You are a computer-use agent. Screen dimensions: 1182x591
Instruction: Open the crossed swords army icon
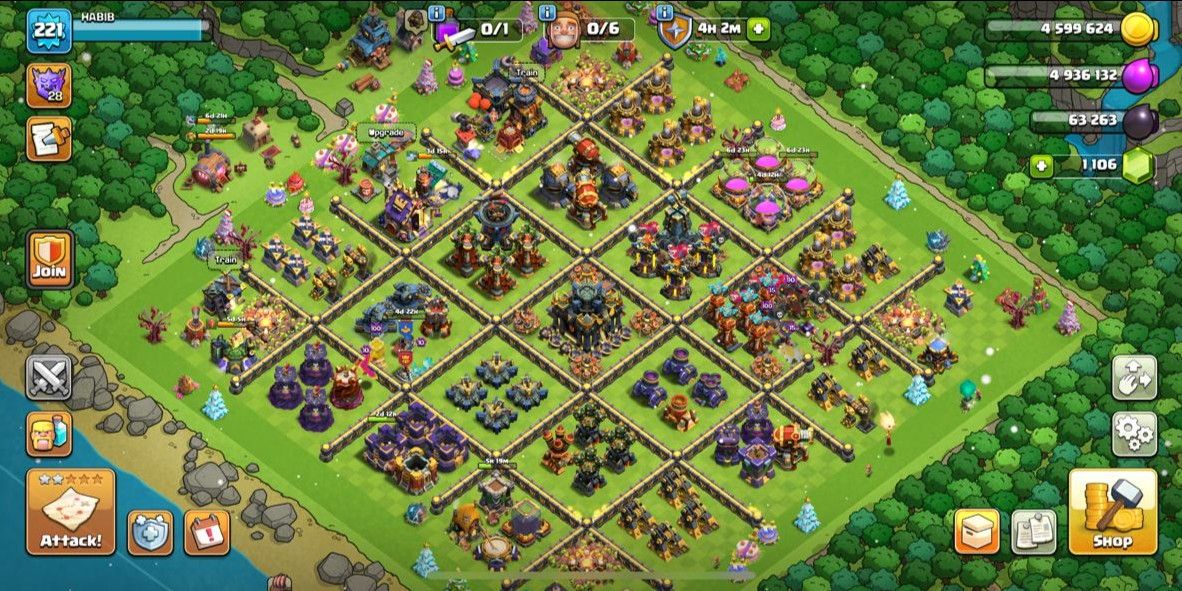[49, 378]
